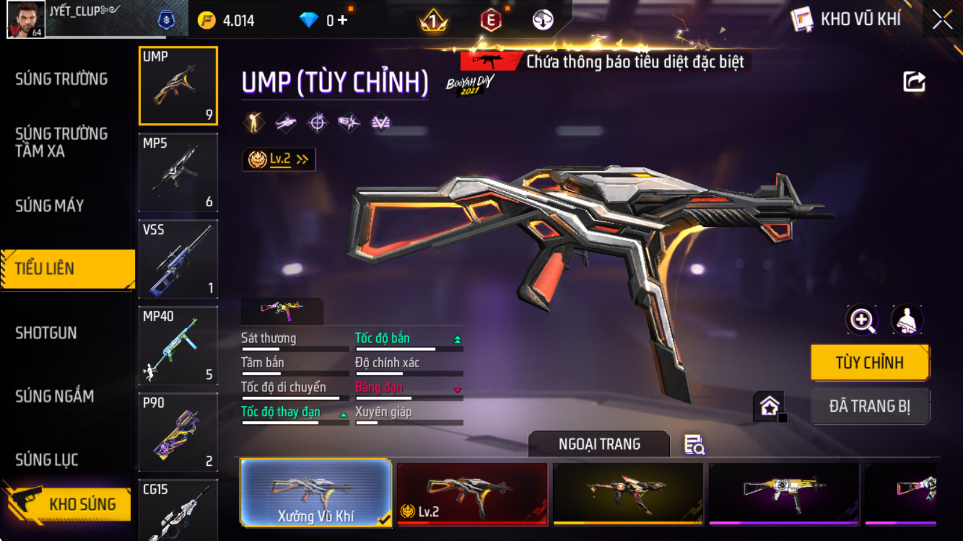Select the Súng Máy category

[50, 206]
